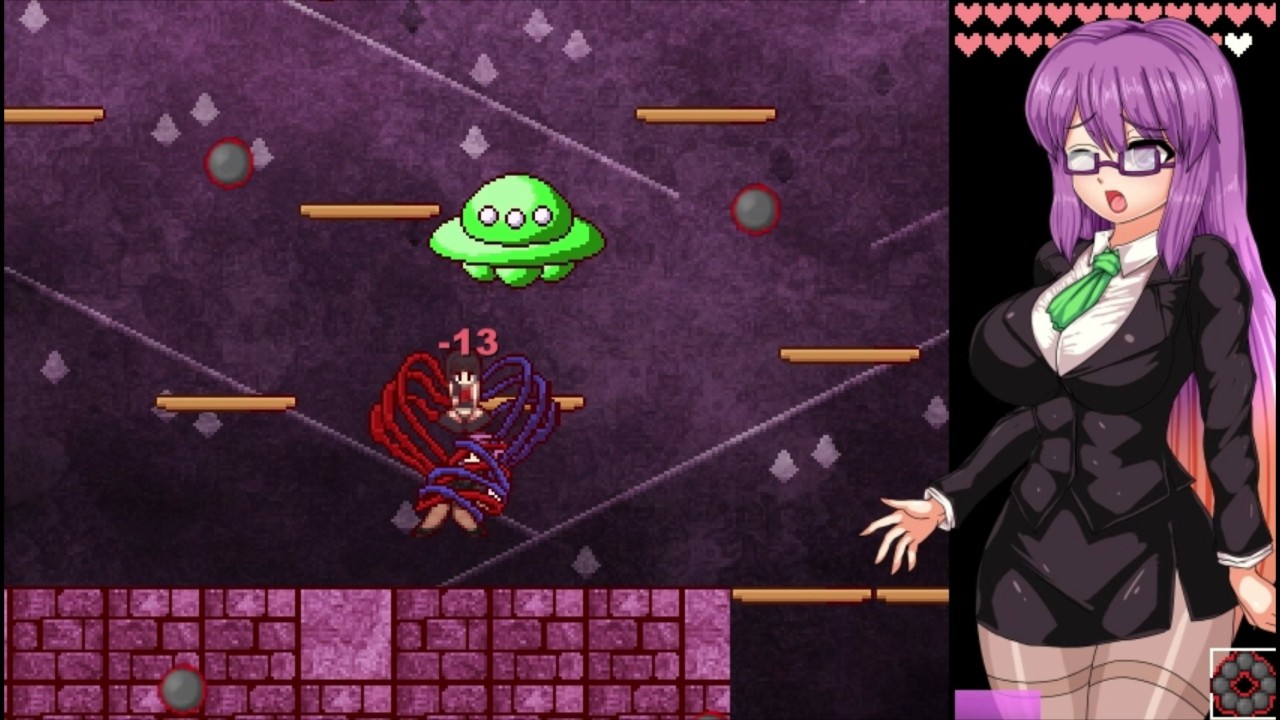Click the white heart in the health bar
This screenshot has width=1280, height=720.
pos(1236,43)
